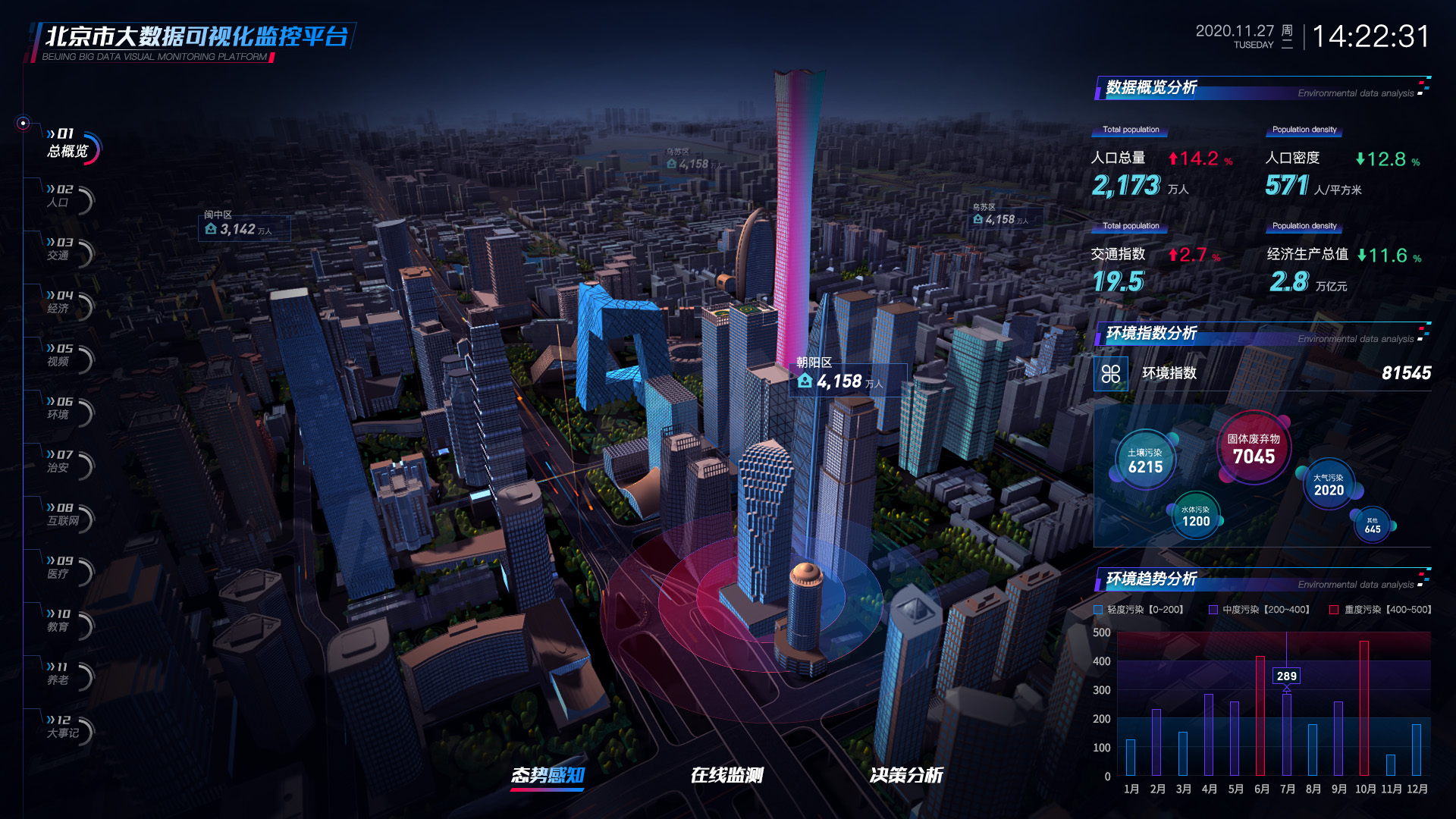Open the 决策分析 tab
1456x819 pixels.
[906, 775]
